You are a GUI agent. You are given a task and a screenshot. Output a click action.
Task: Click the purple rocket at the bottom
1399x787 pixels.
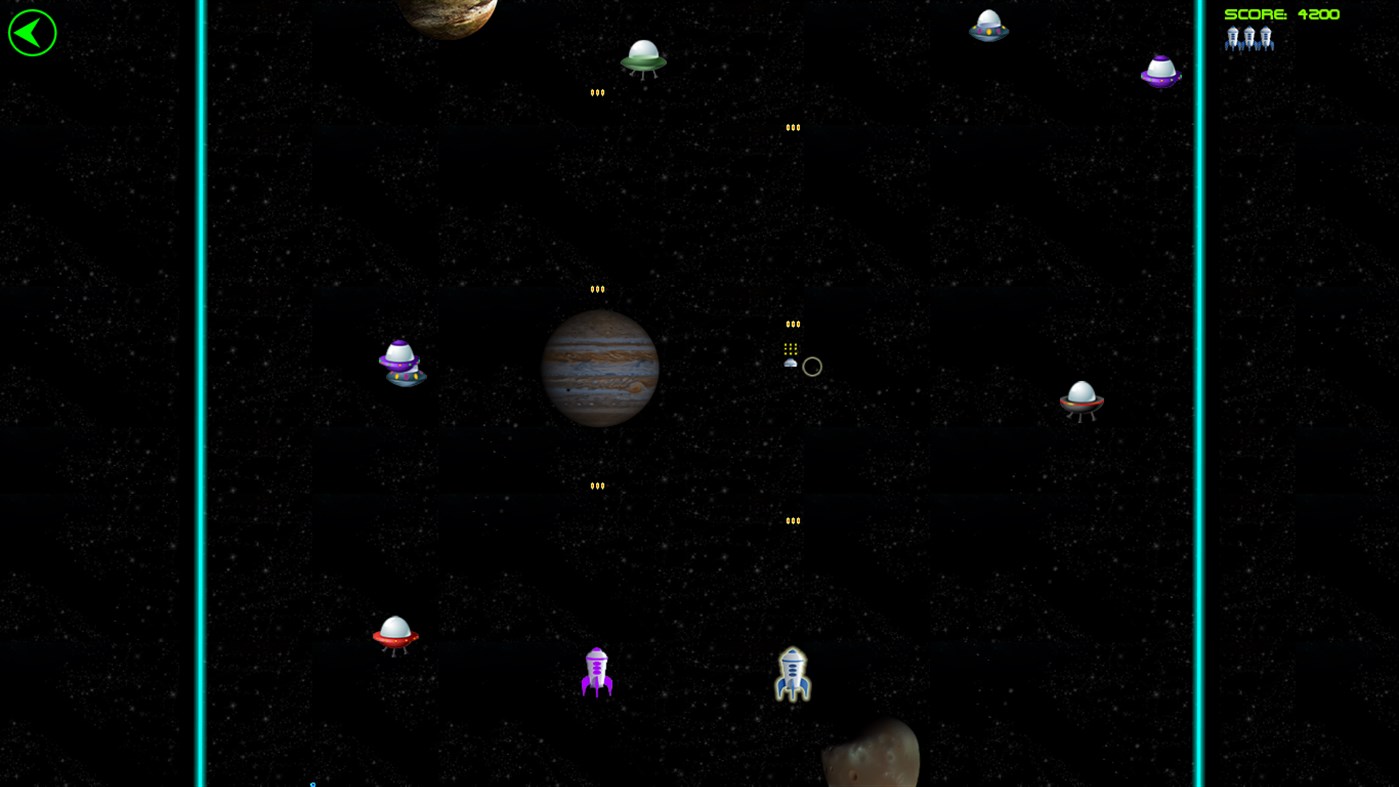tap(596, 672)
